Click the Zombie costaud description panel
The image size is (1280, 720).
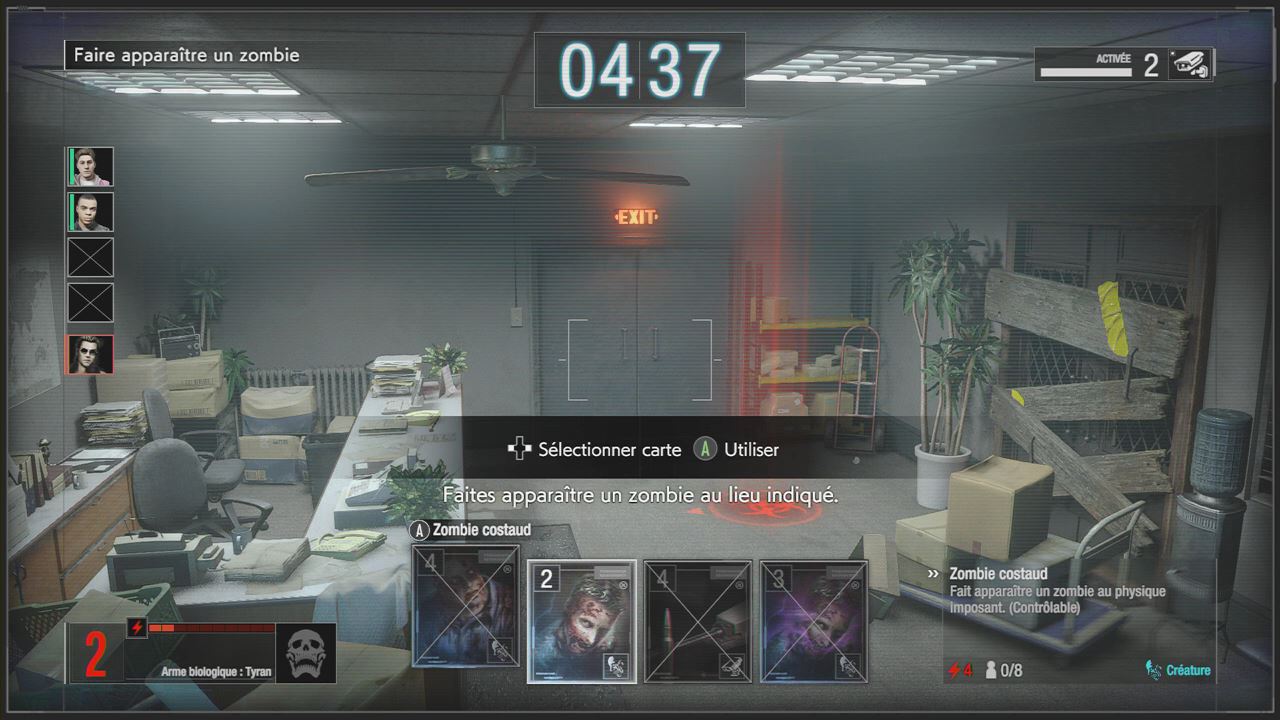tap(1078, 622)
